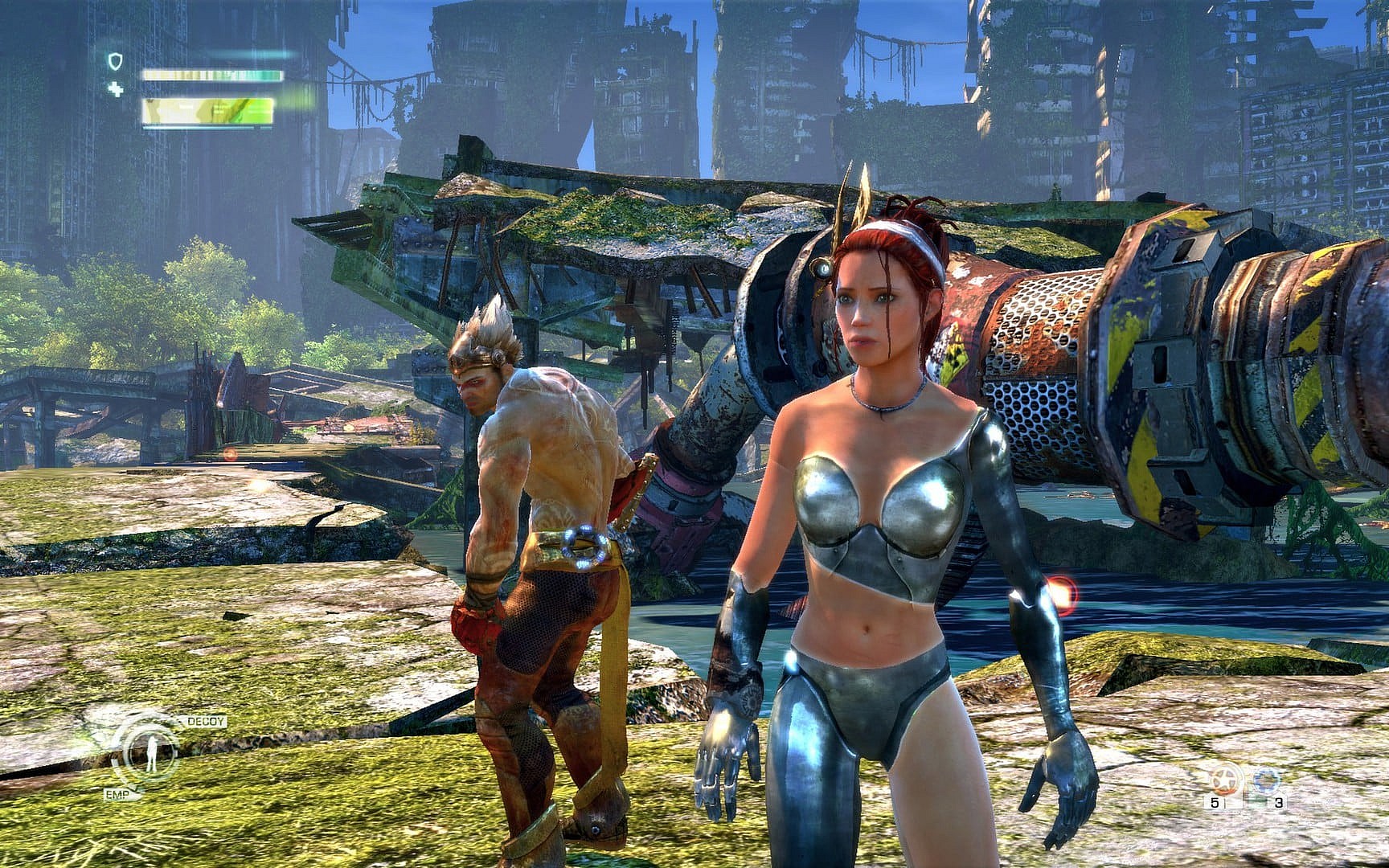
Task: Click the shield status icon
Action: point(117,61)
